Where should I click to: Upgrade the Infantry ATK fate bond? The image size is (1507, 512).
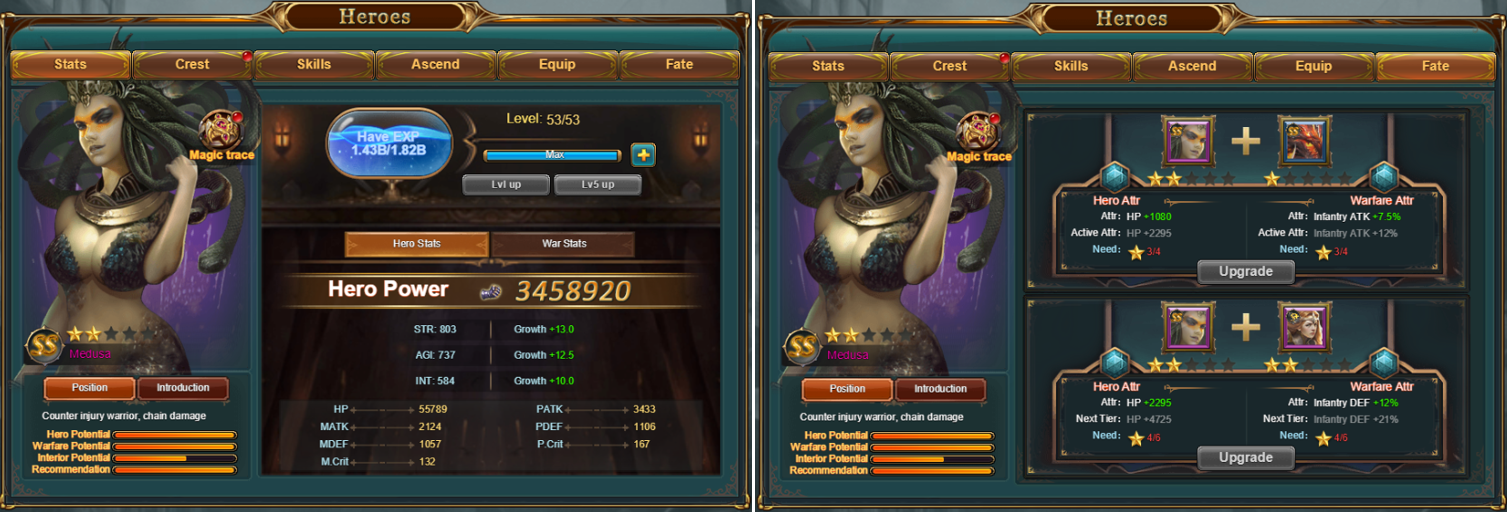pos(1246,271)
